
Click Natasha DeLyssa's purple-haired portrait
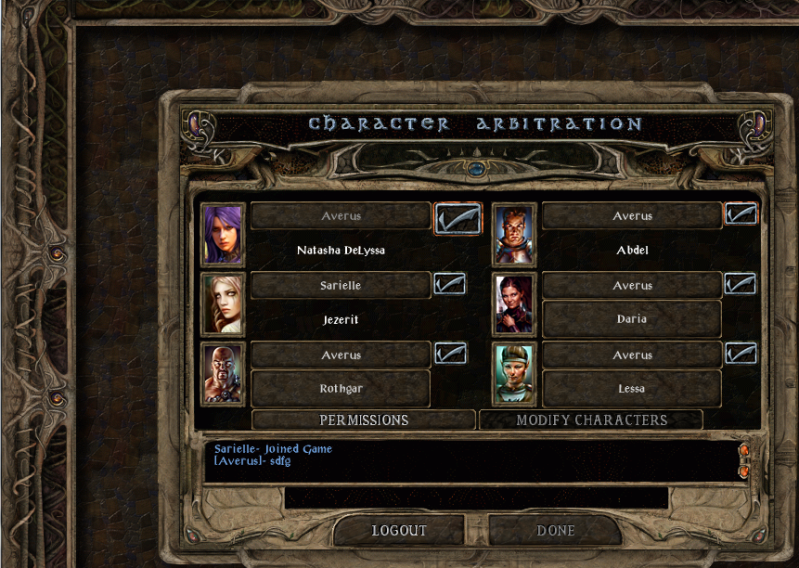(223, 235)
